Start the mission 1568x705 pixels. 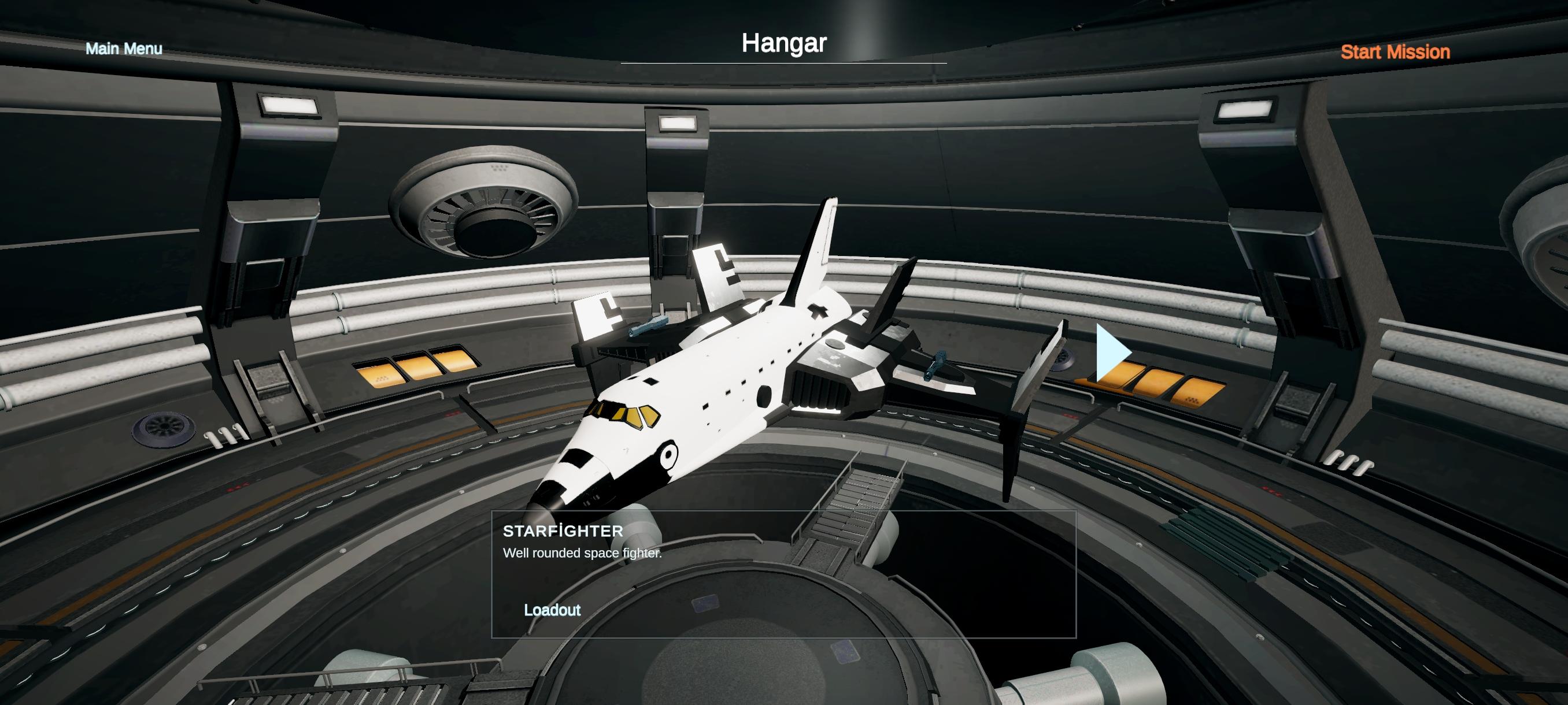pos(1395,53)
